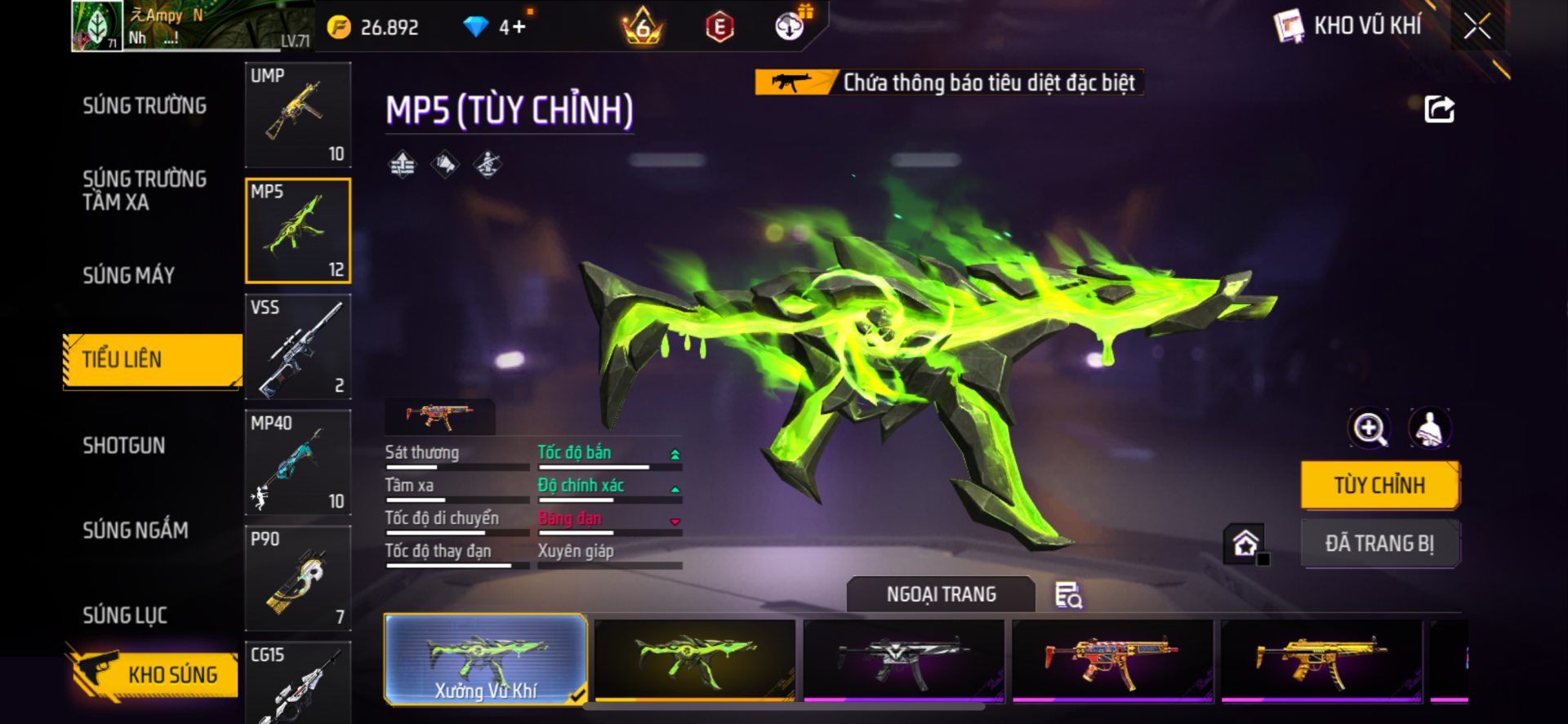Select the MP40 weapon tile
1568x724 pixels.
[298, 463]
